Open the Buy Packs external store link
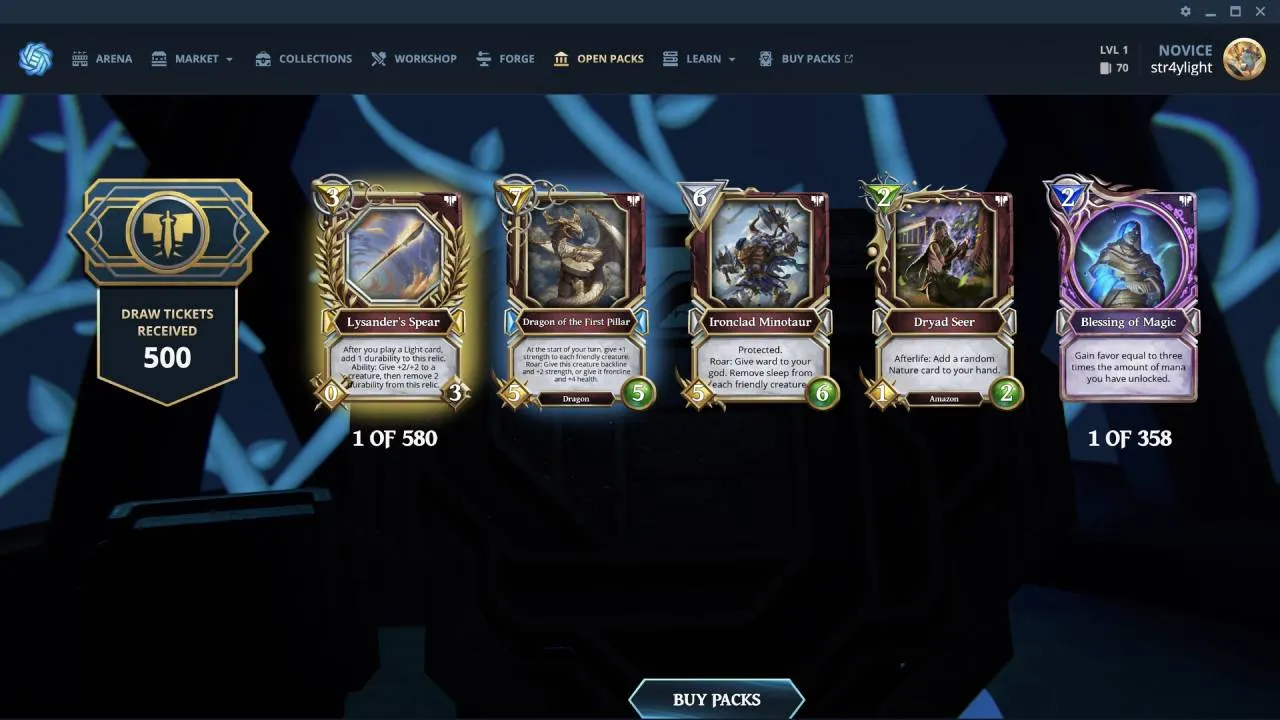 tap(806, 58)
